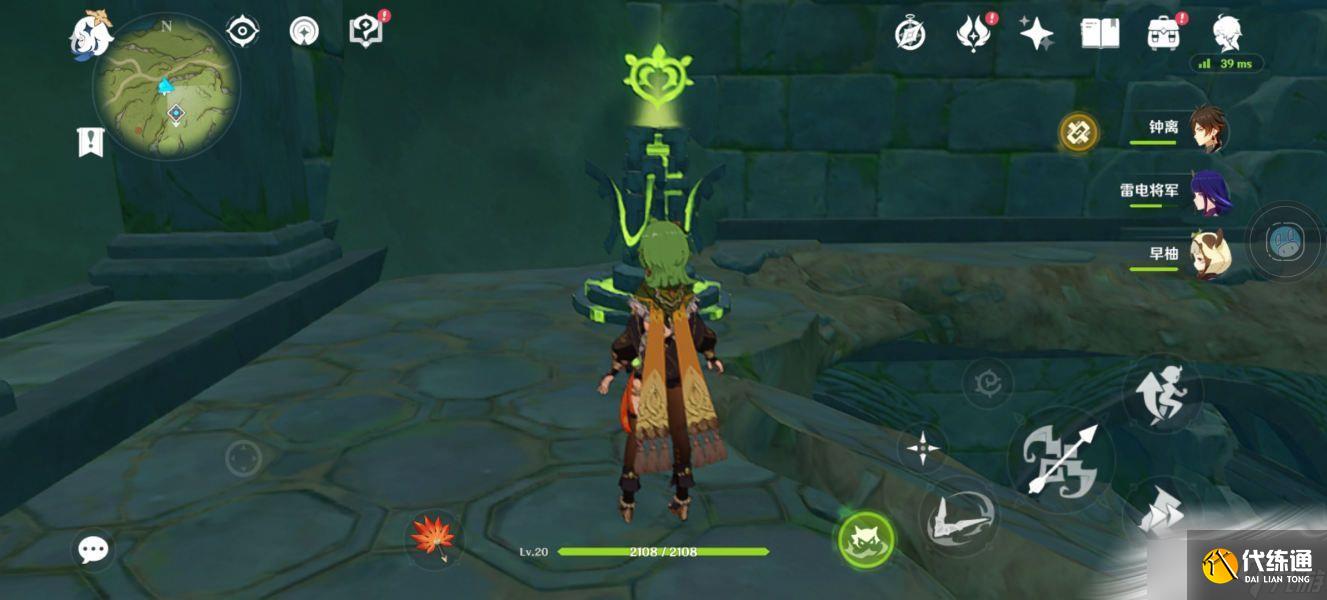Activate the green elemental skill button
Viewport: 1327px width, 600px height.
[865, 540]
